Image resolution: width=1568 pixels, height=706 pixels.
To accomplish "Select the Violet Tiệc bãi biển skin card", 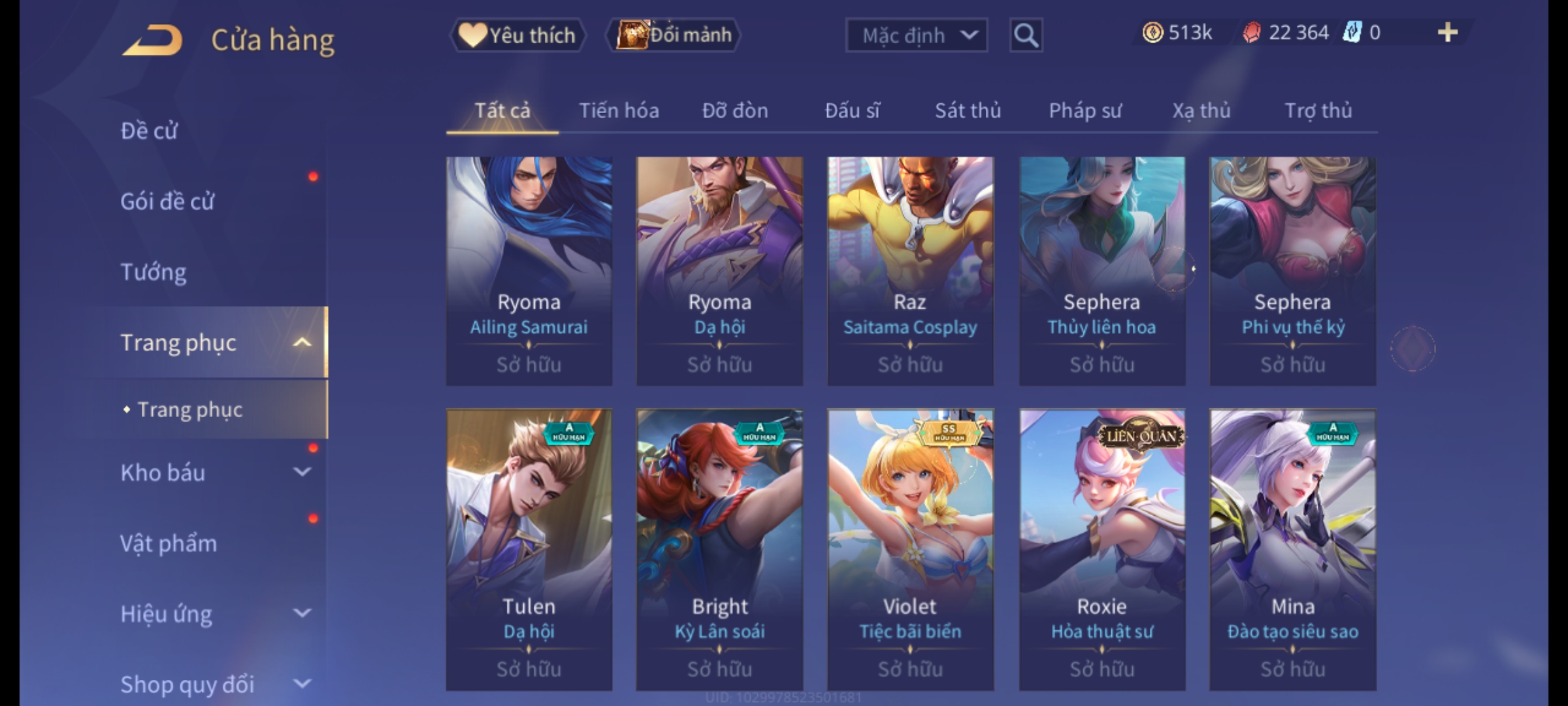I will click(910, 549).
